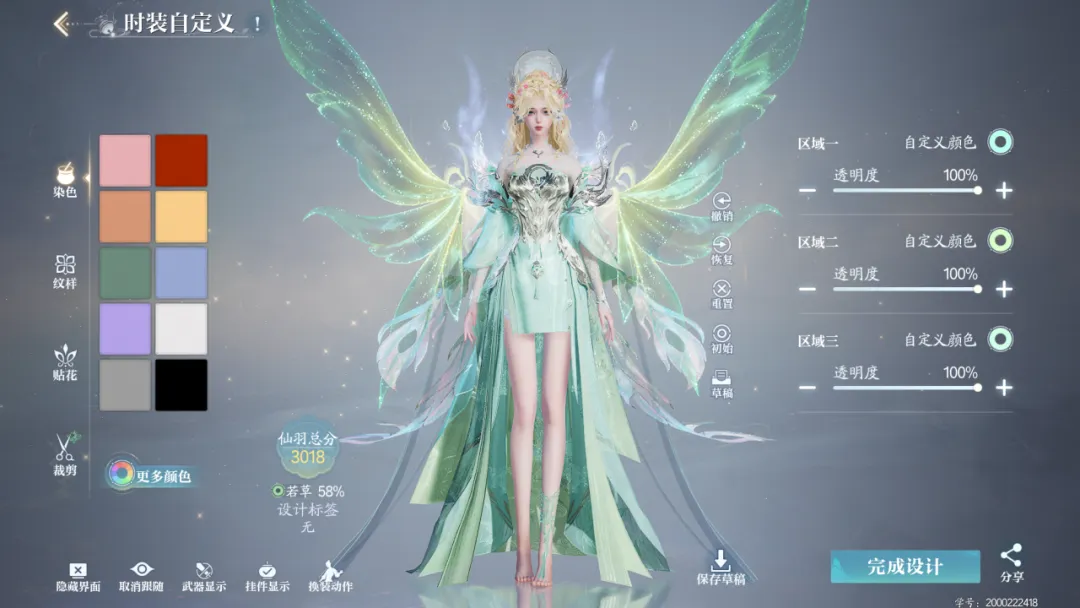Save the draft with 保存草稿

pos(721,566)
